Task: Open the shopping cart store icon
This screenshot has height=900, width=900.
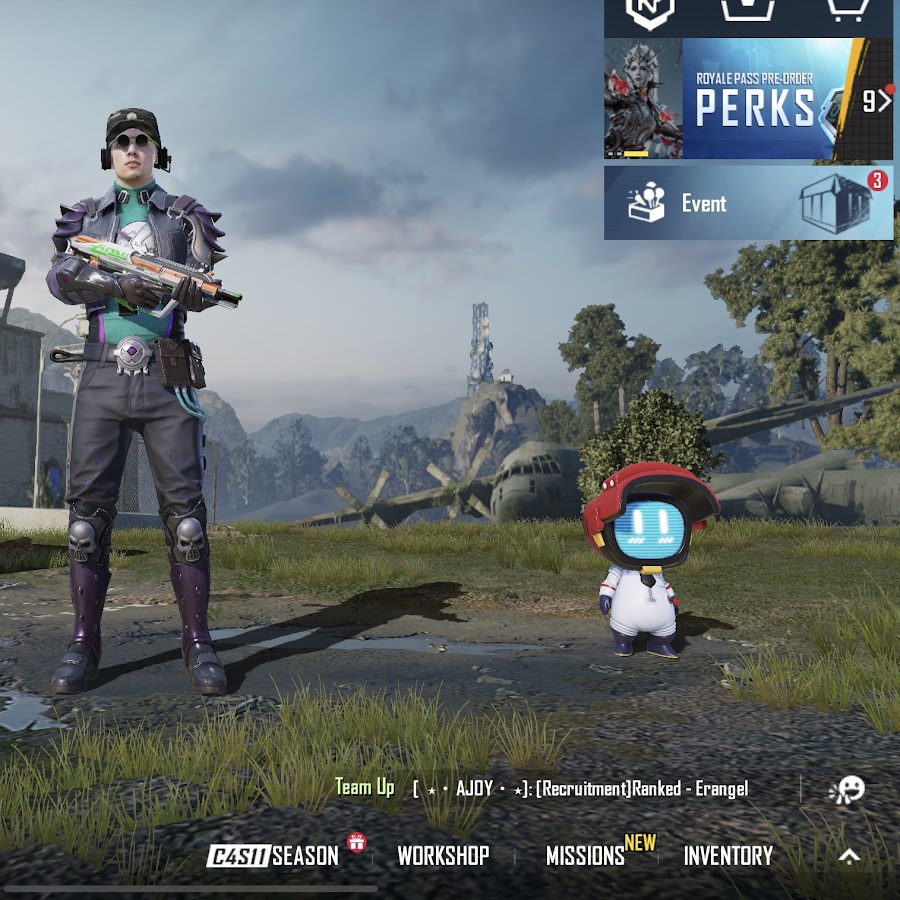Action: 846,10
